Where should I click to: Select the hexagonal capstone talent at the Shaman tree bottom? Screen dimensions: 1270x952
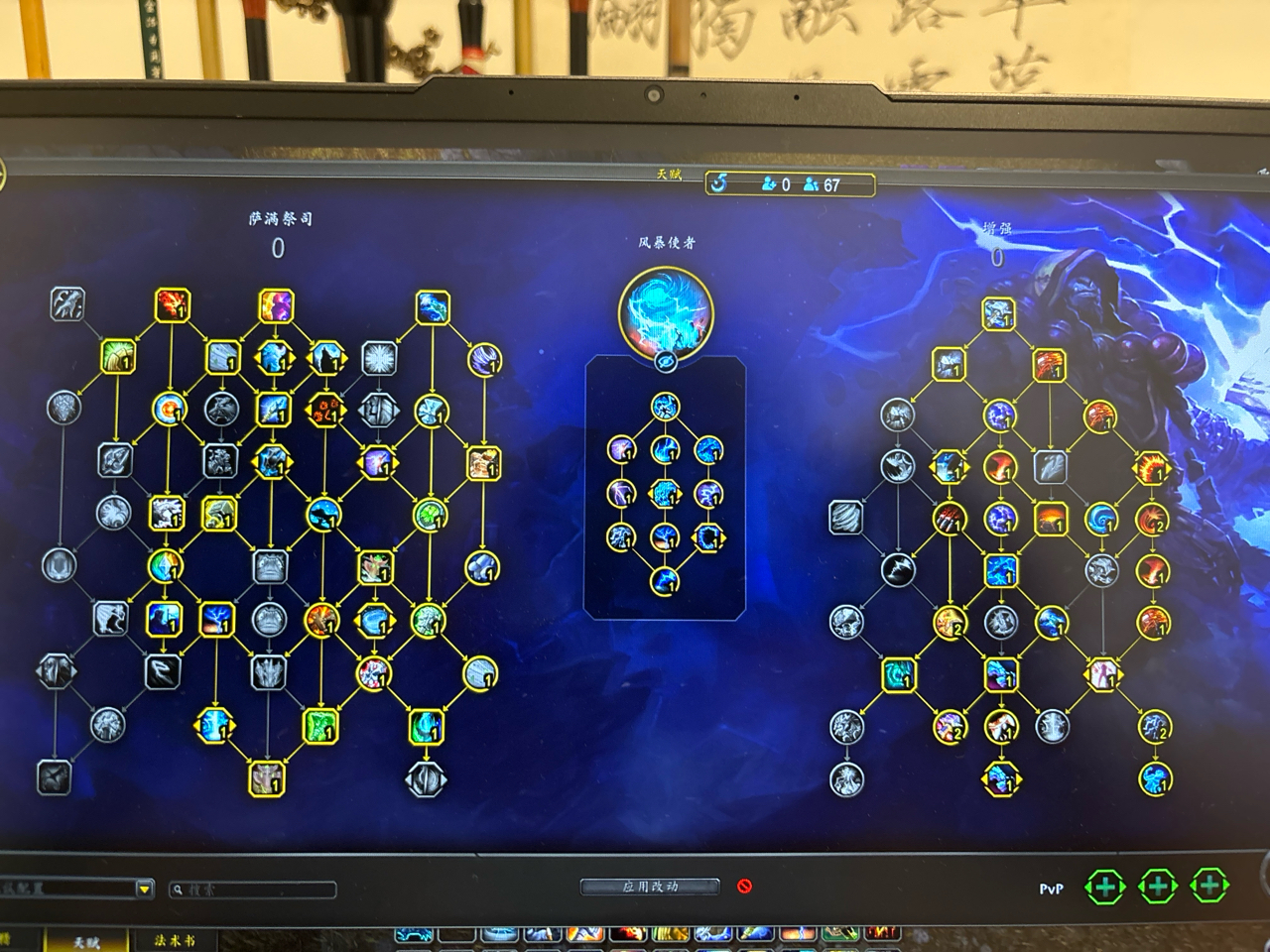pos(427,779)
